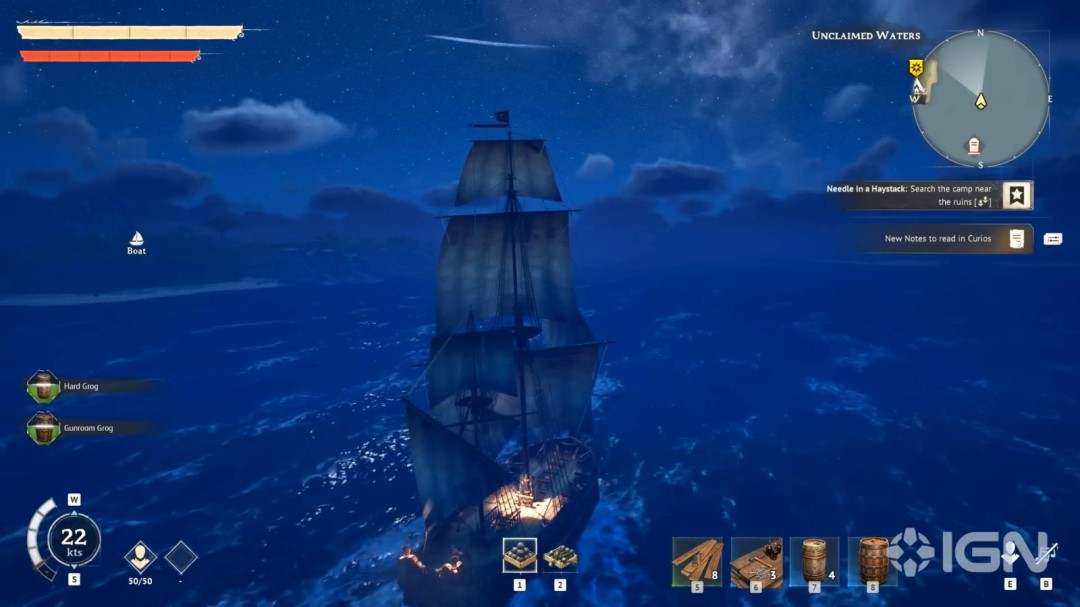Open the New Notes in Curios notification
This screenshot has width=1080, height=607.
1017,239
